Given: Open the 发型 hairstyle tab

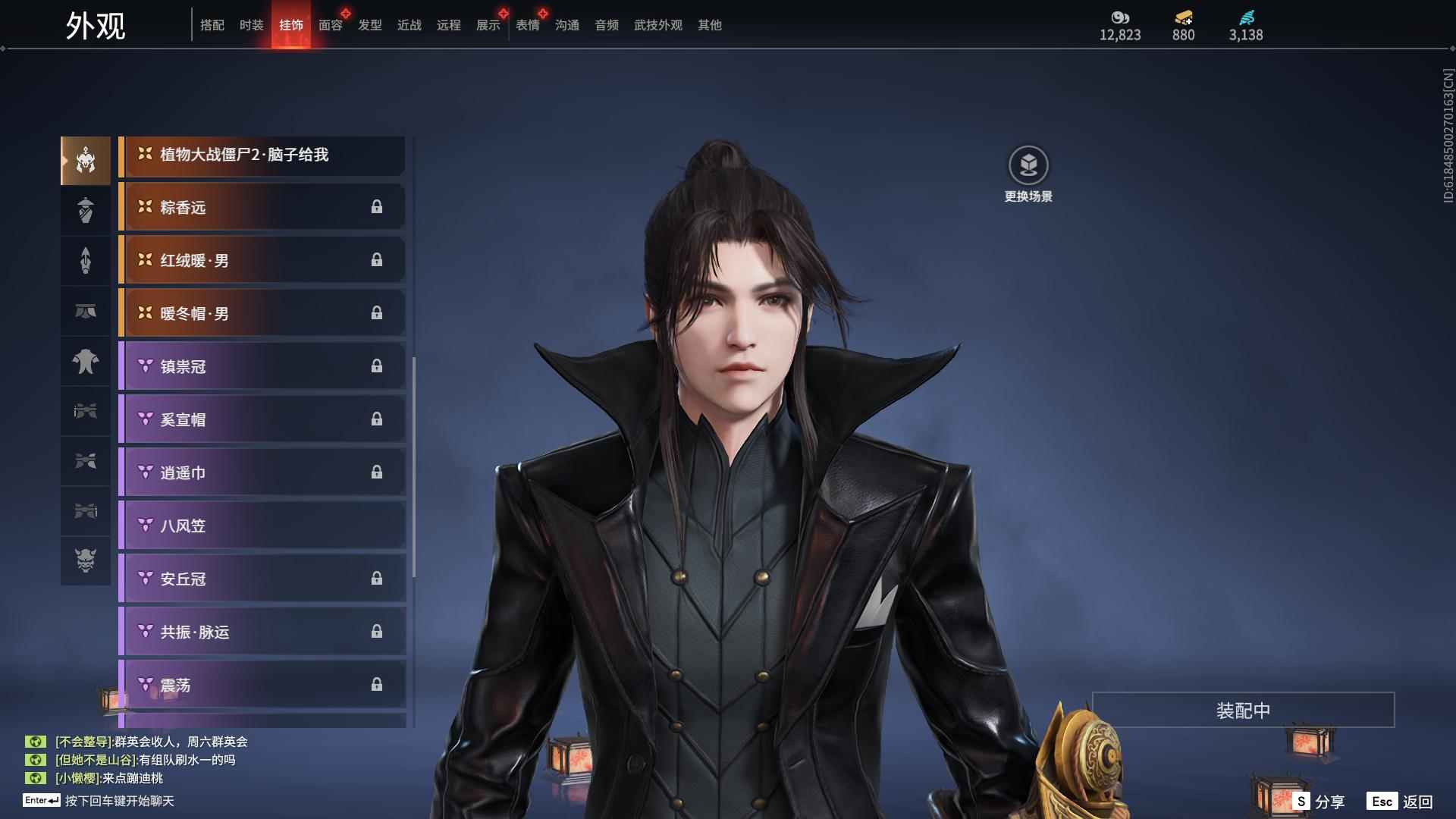Looking at the screenshot, I should tap(369, 25).
